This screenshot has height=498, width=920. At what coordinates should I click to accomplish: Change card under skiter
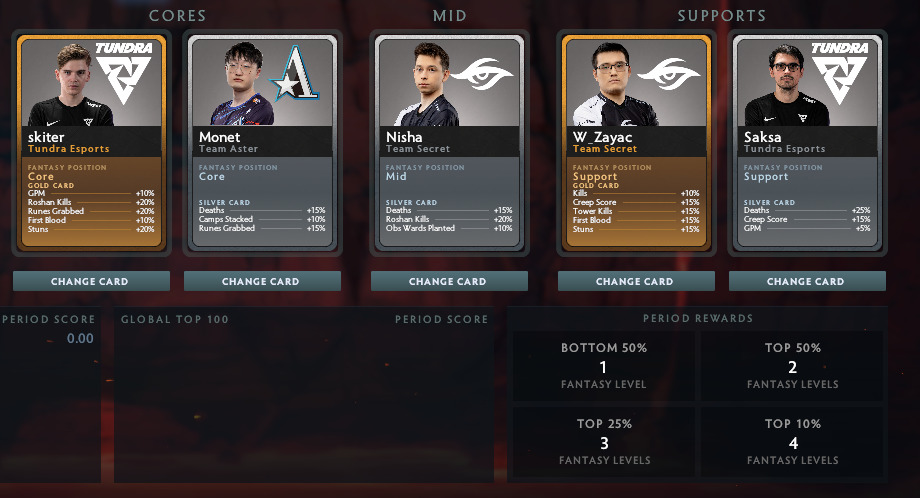point(89,281)
